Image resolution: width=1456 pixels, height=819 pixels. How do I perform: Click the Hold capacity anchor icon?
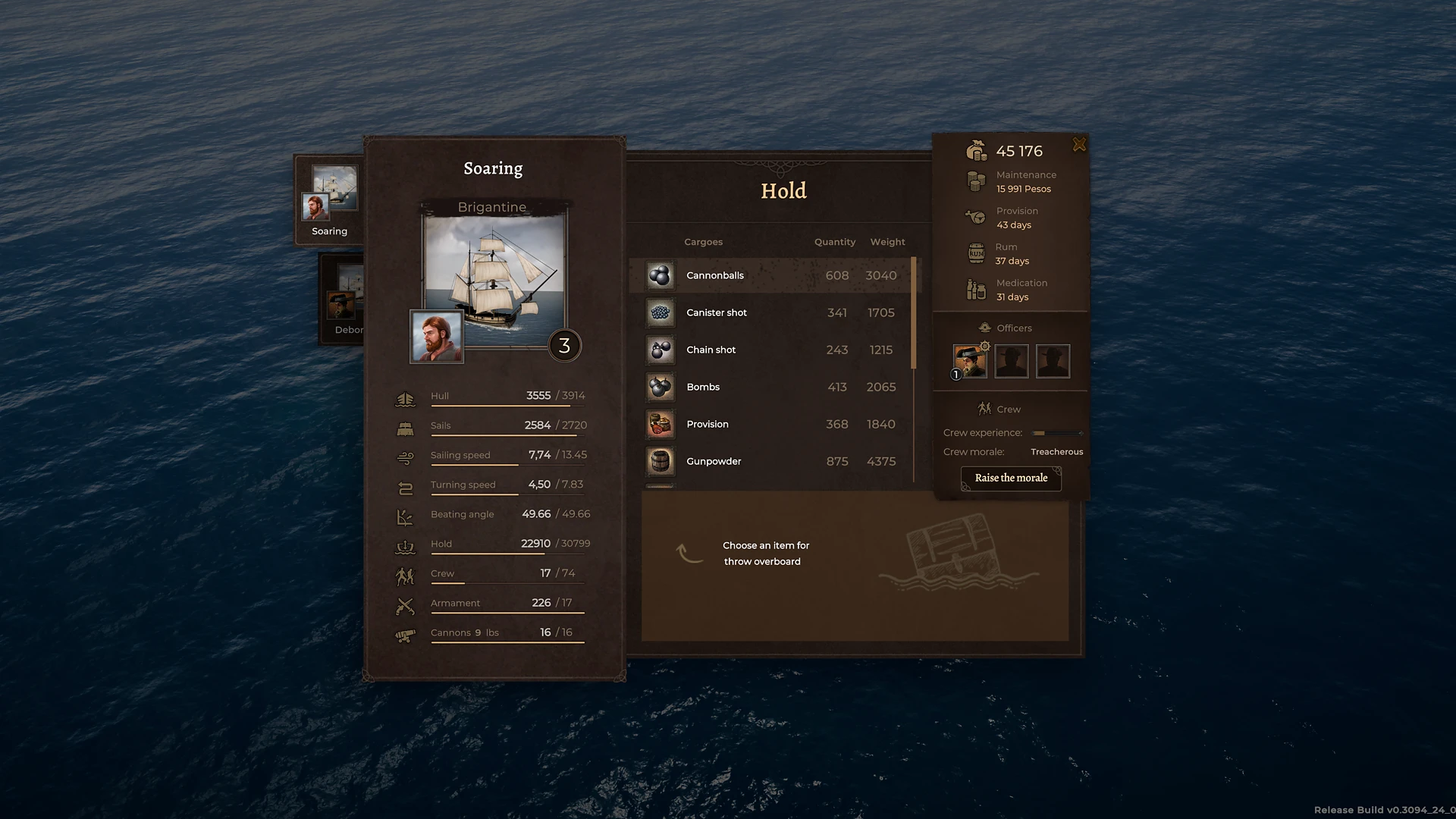(406, 544)
